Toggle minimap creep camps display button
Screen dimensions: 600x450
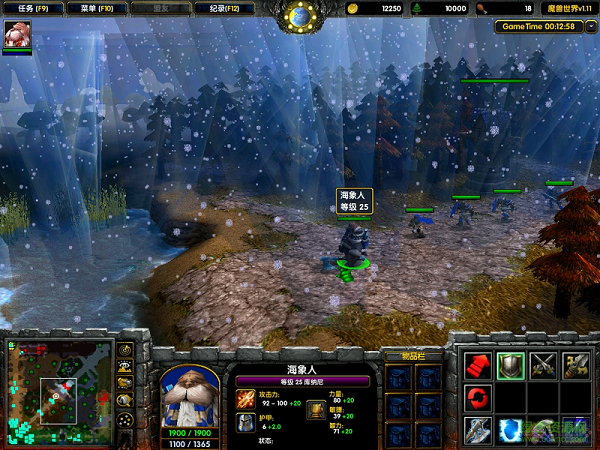pos(126,400)
